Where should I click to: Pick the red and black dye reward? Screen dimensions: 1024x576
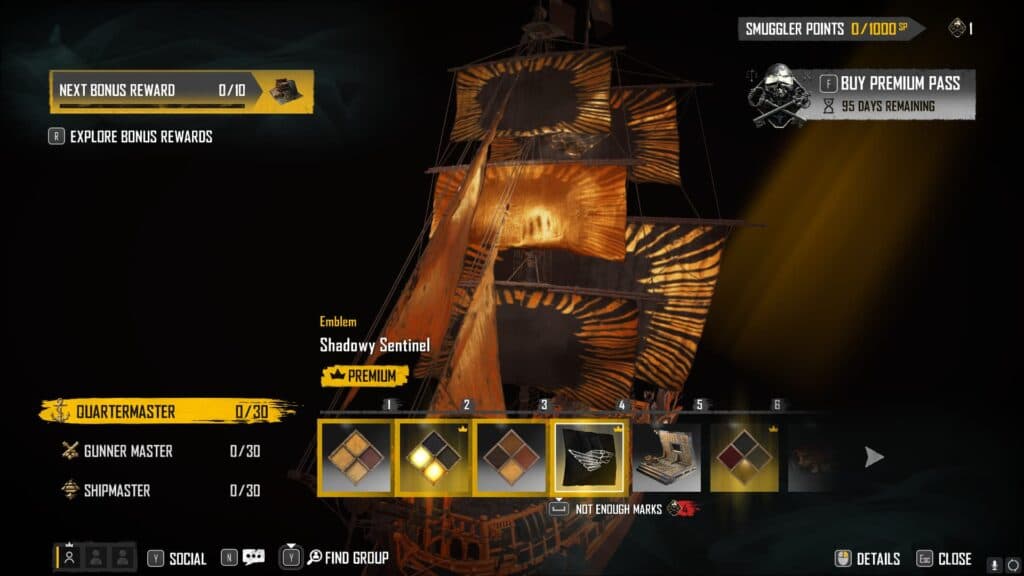click(744, 457)
